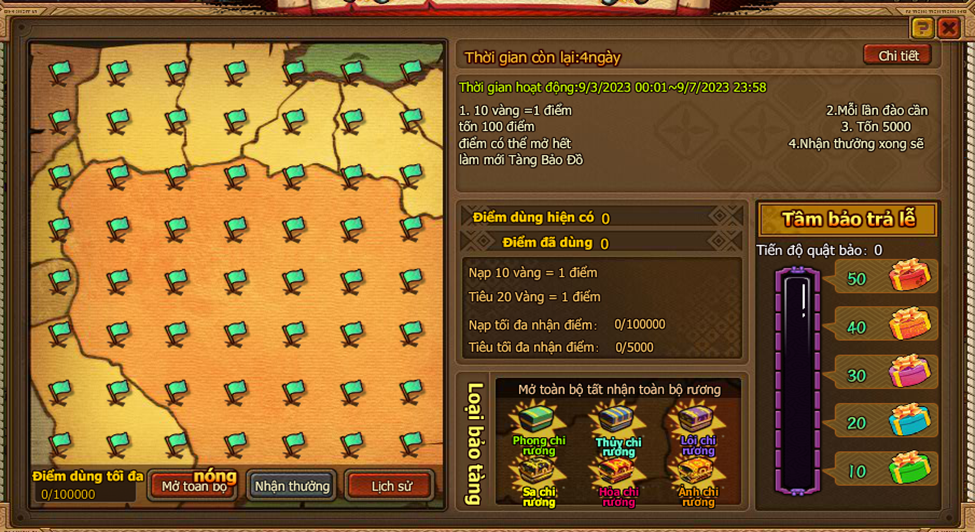Select the Phong chi rương chest
Screen dimensions: 975x532
[x=538, y=423]
